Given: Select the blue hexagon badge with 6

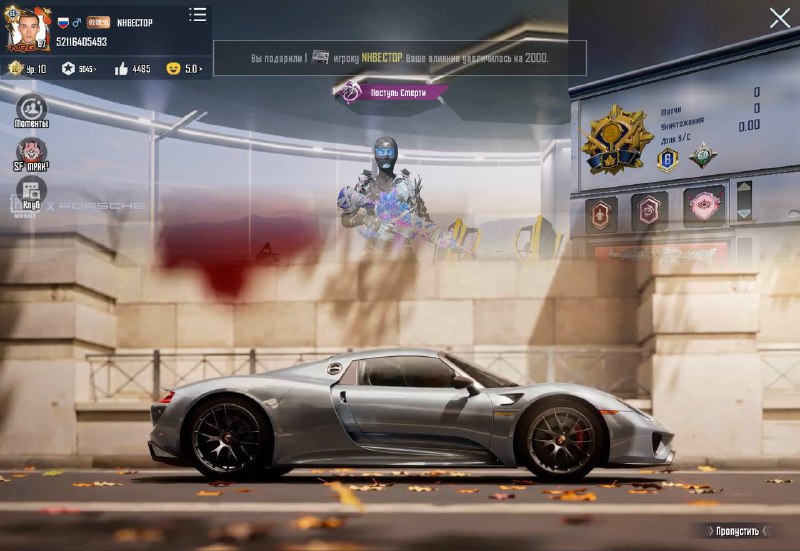Looking at the screenshot, I should click(667, 158).
